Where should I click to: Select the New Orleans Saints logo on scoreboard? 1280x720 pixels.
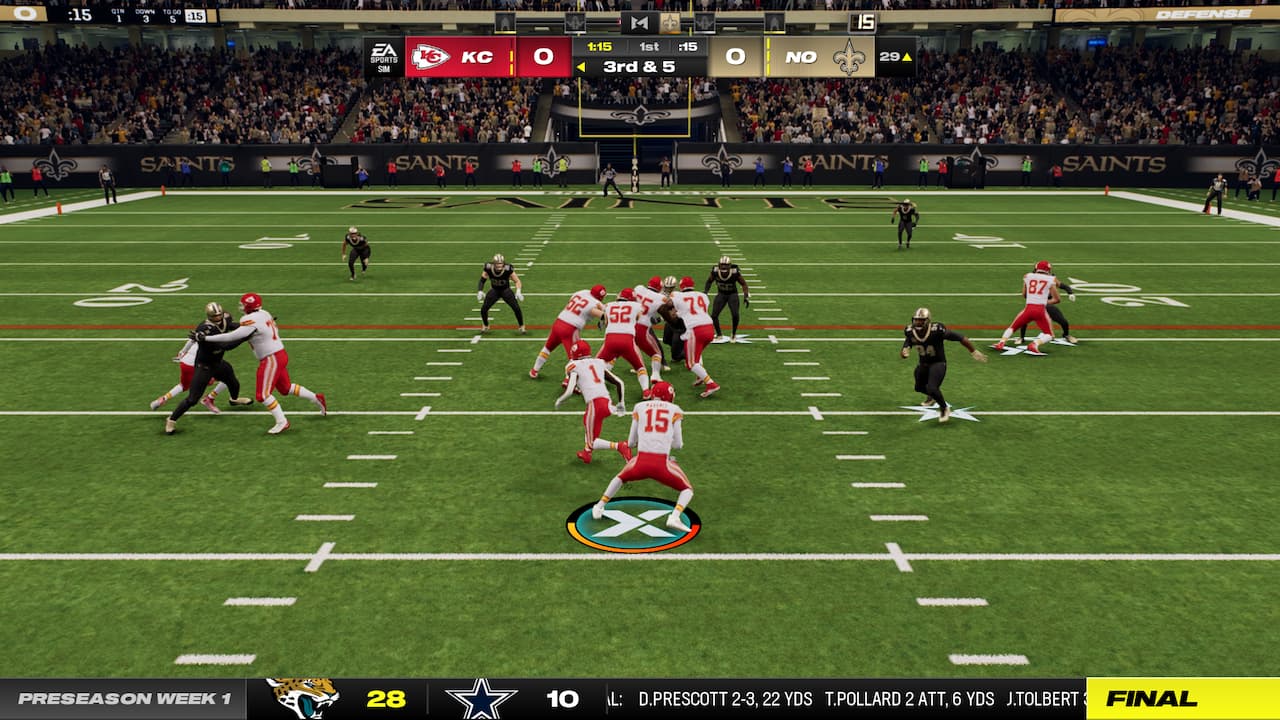(x=851, y=57)
